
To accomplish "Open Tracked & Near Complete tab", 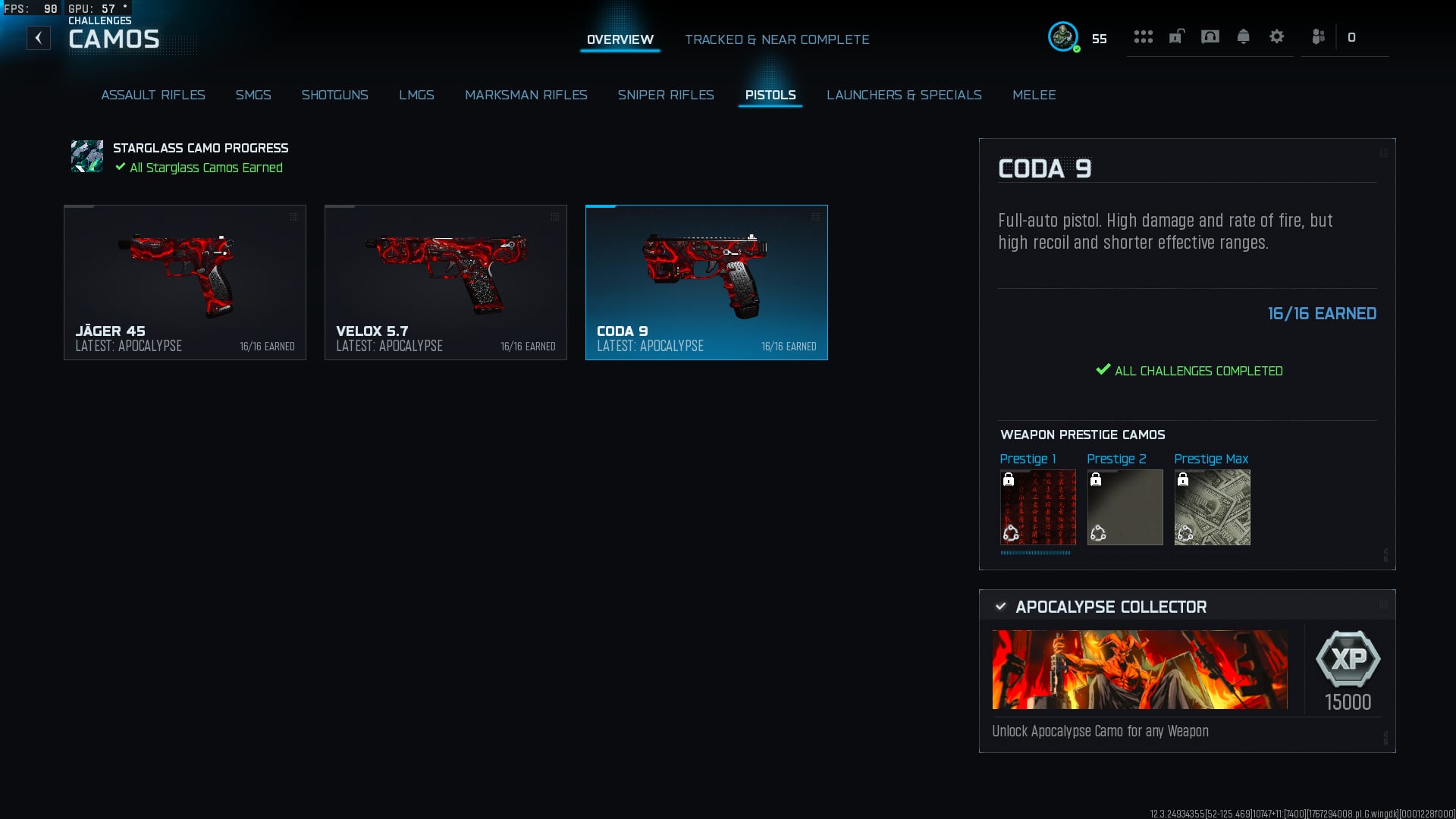I will point(777,39).
